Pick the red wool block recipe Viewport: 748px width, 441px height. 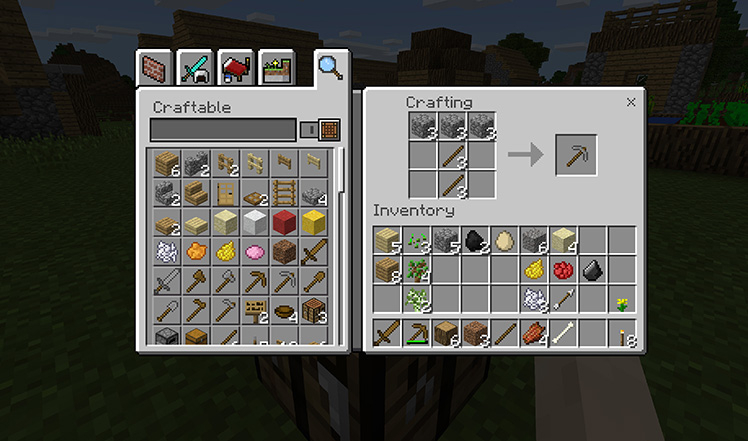[x=285, y=222]
